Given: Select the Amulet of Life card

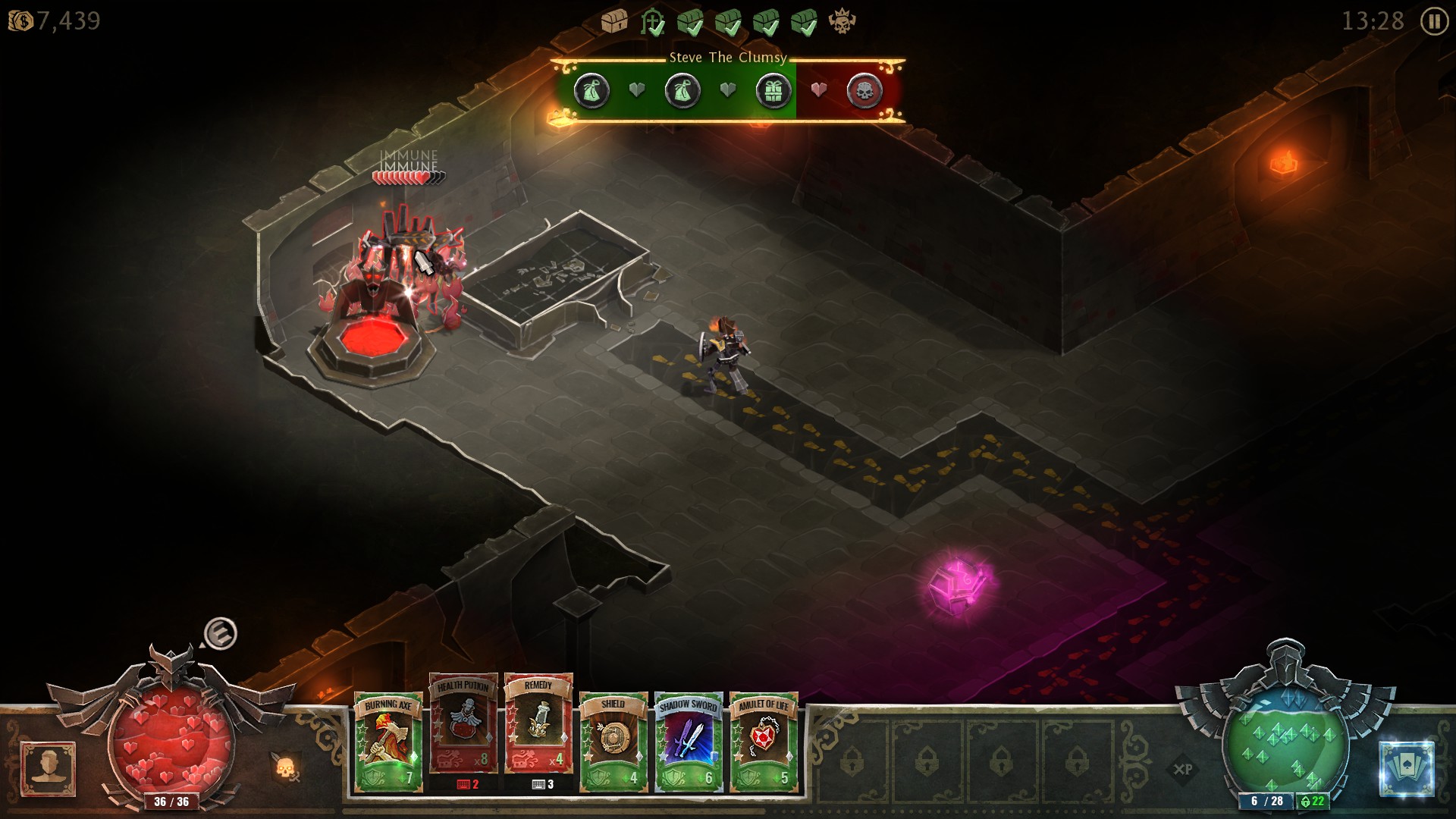Looking at the screenshot, I should (x=764, y=742).
